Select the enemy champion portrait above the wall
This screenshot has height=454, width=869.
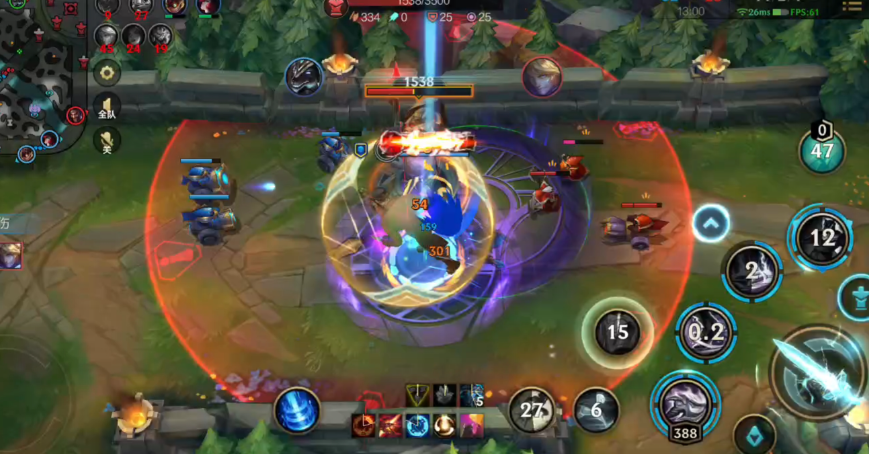click(x=541, y=77)
